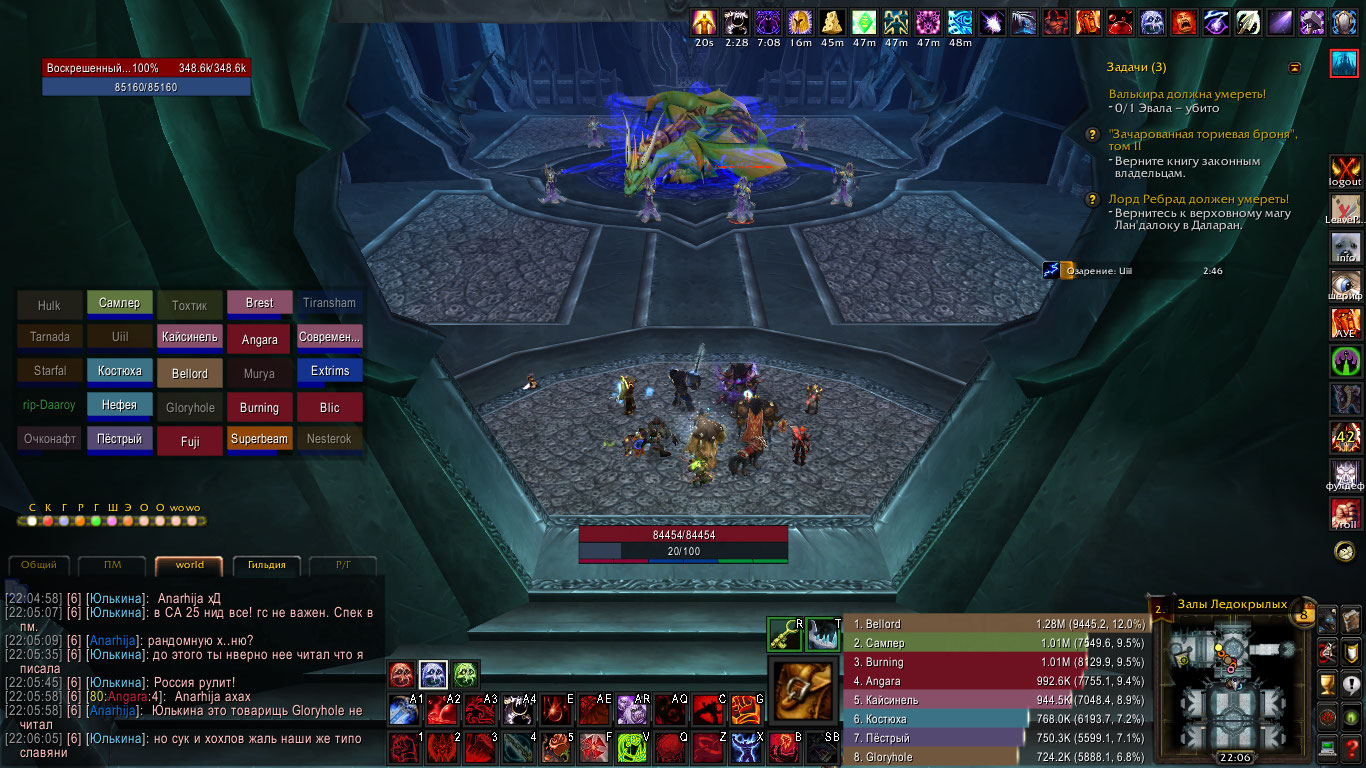Collapse the Задачи quest tracker
This screenshot has width=1366, height=768.
(1295, 67)
